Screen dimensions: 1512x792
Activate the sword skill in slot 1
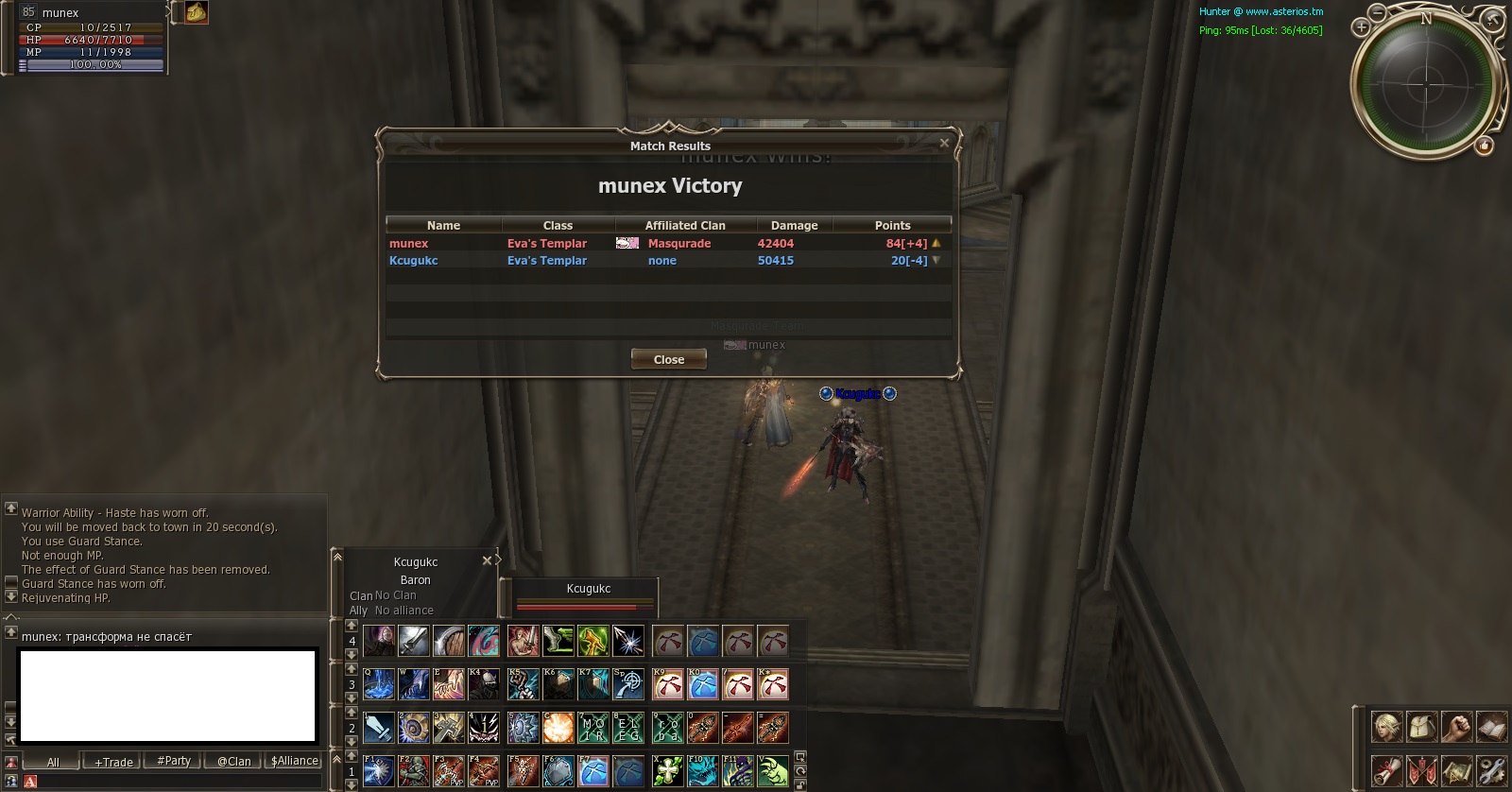click(x=379, y=728)
